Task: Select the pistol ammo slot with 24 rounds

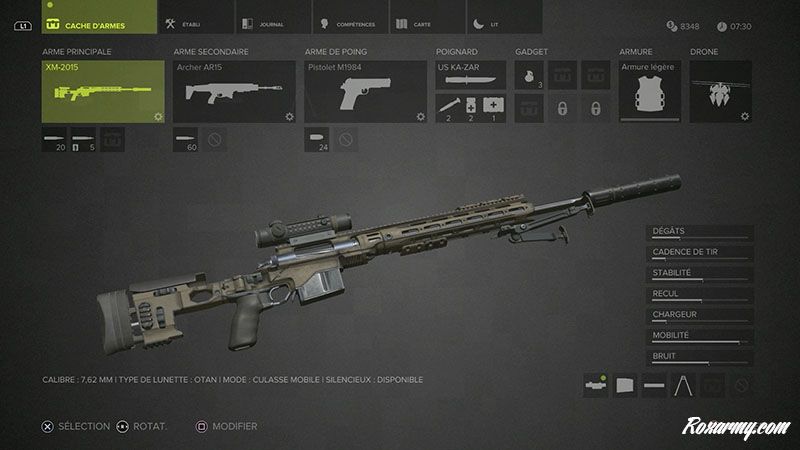Action: (x=318, y=141)
